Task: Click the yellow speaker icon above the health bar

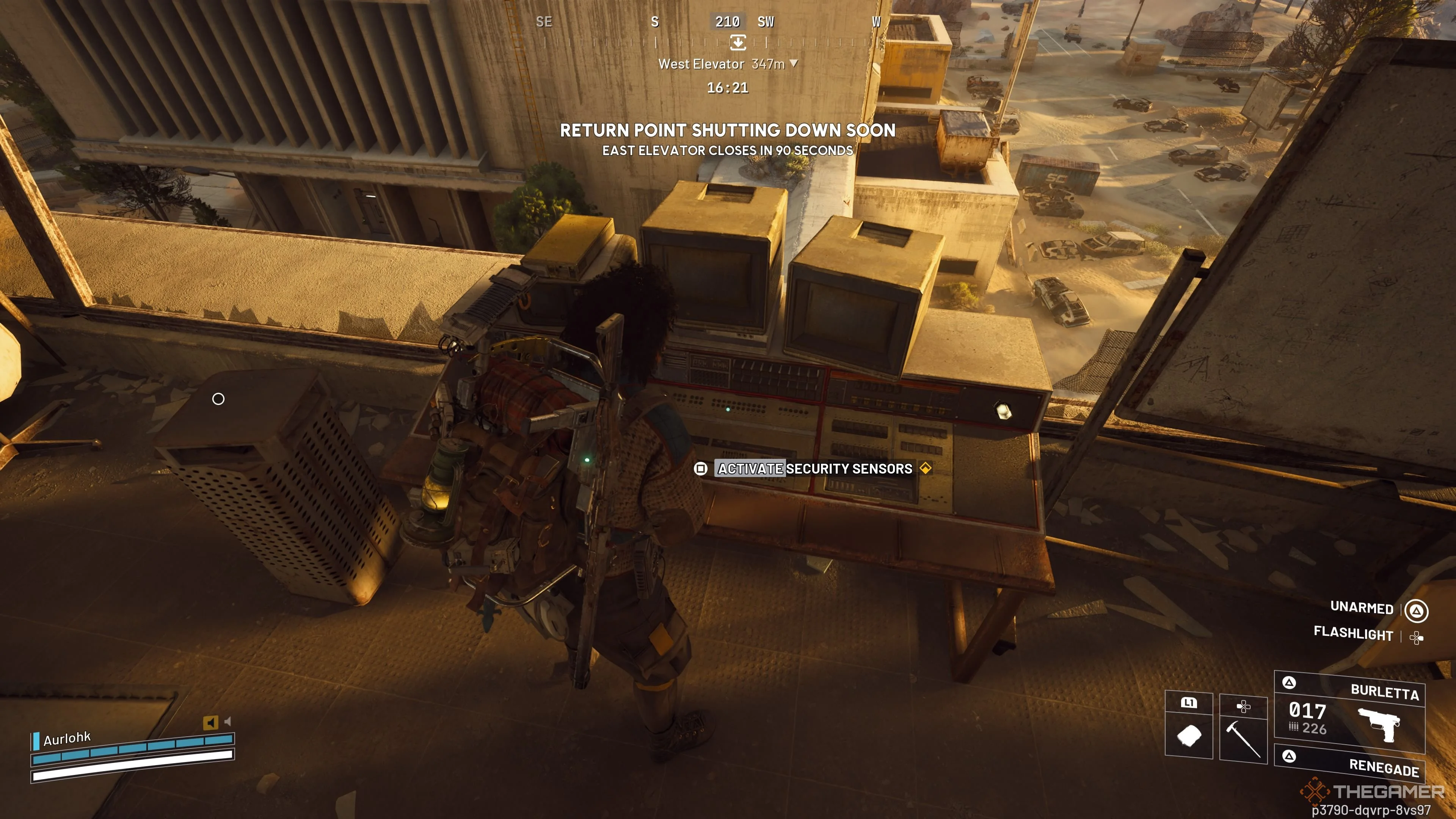Action: pyautogui.click(x=210, y=722)
